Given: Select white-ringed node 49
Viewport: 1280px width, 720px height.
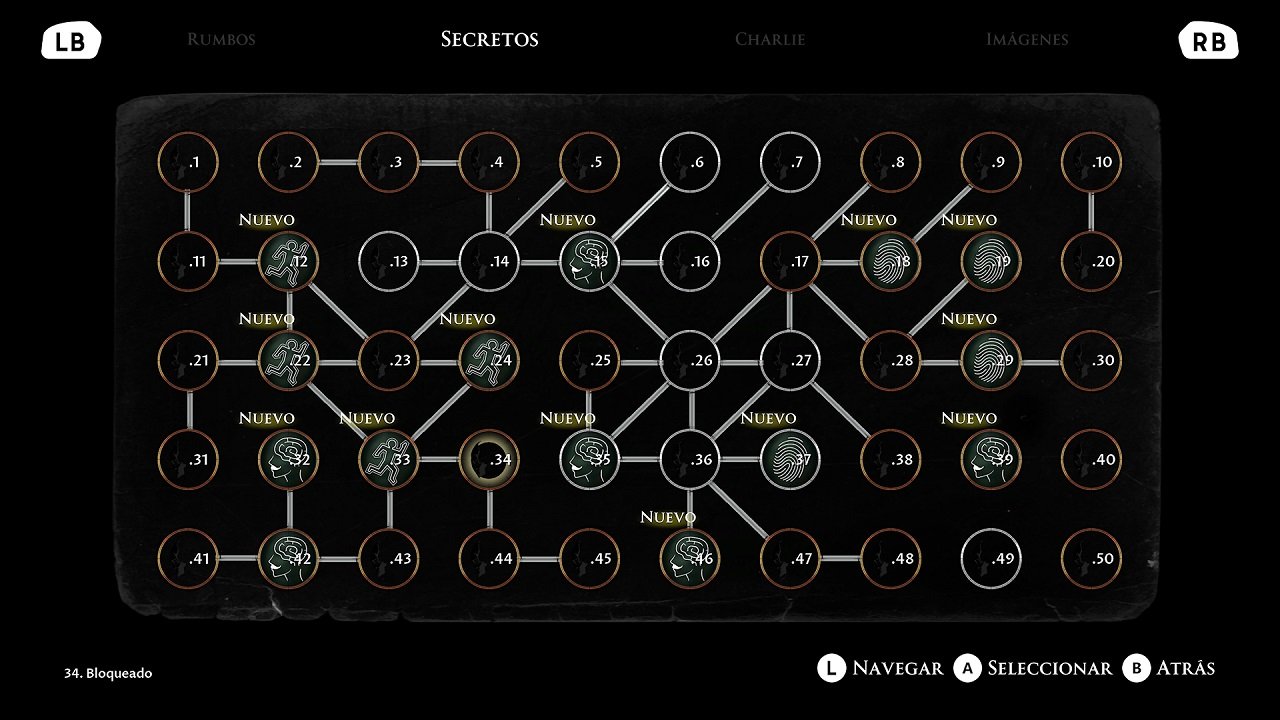Looking at the screenshot, I should [x=991, y=559].
